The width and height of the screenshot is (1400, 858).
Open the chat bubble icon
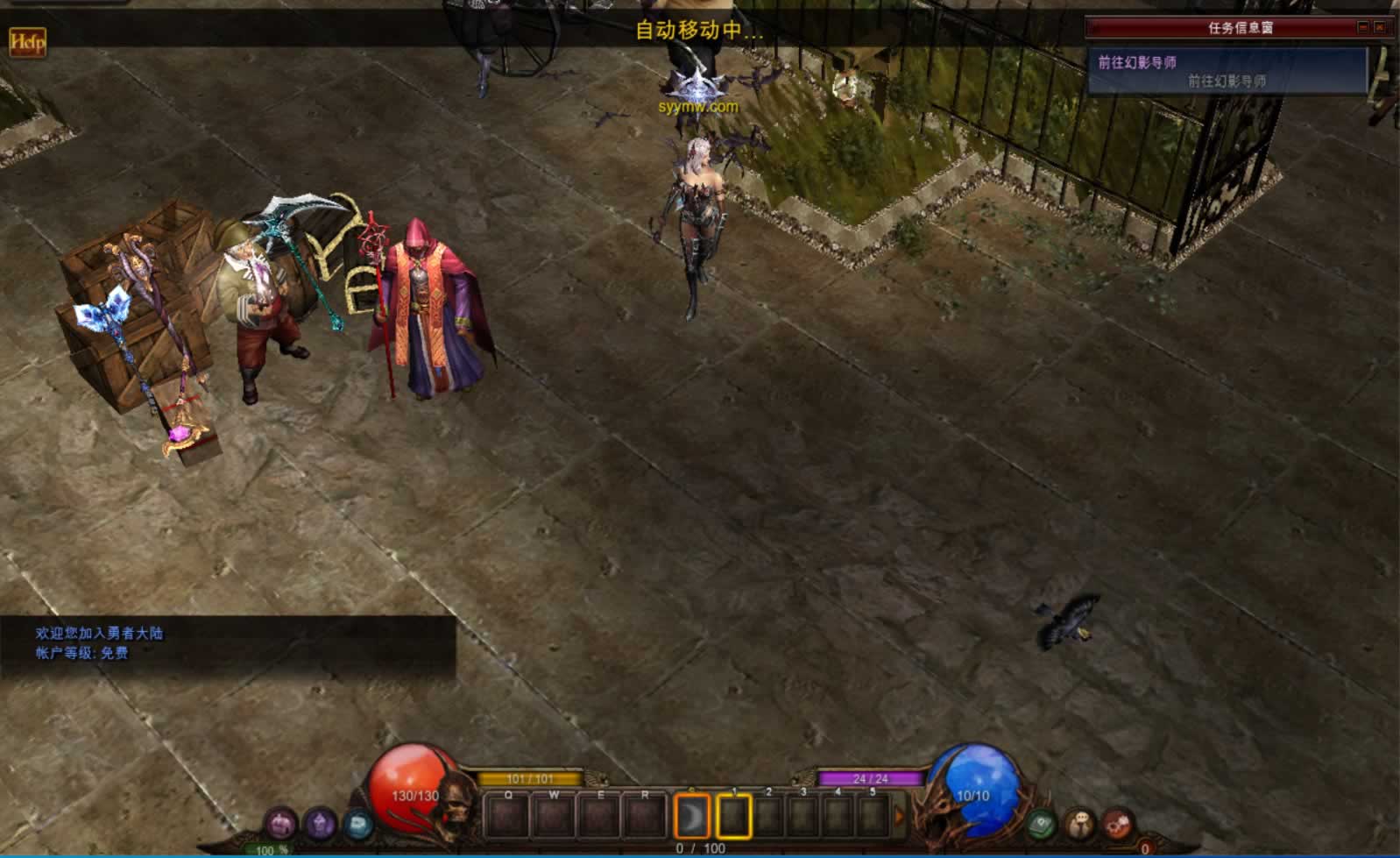click(x=1080, y=825)
